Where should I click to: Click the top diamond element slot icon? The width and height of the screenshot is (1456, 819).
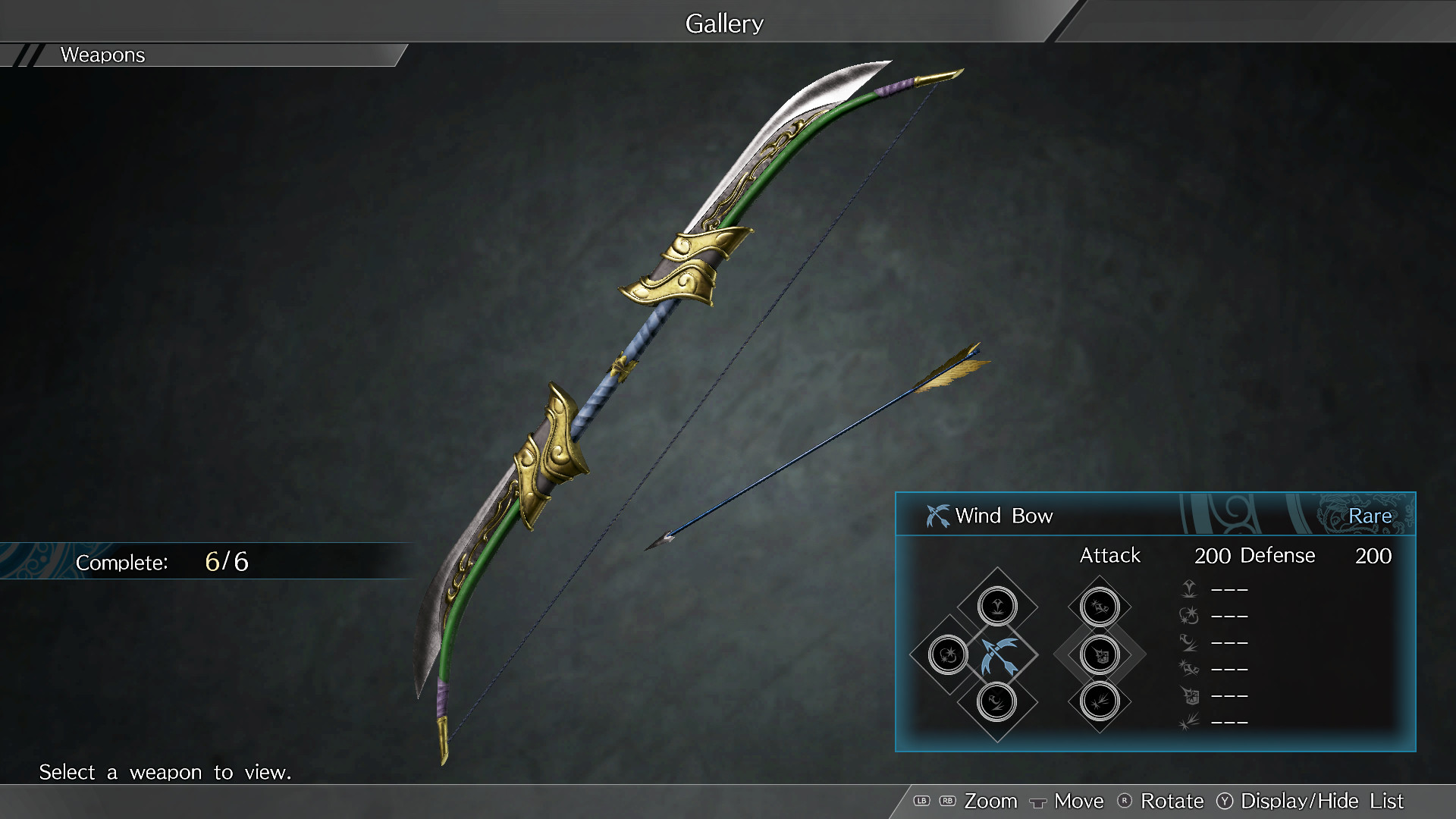997,606
